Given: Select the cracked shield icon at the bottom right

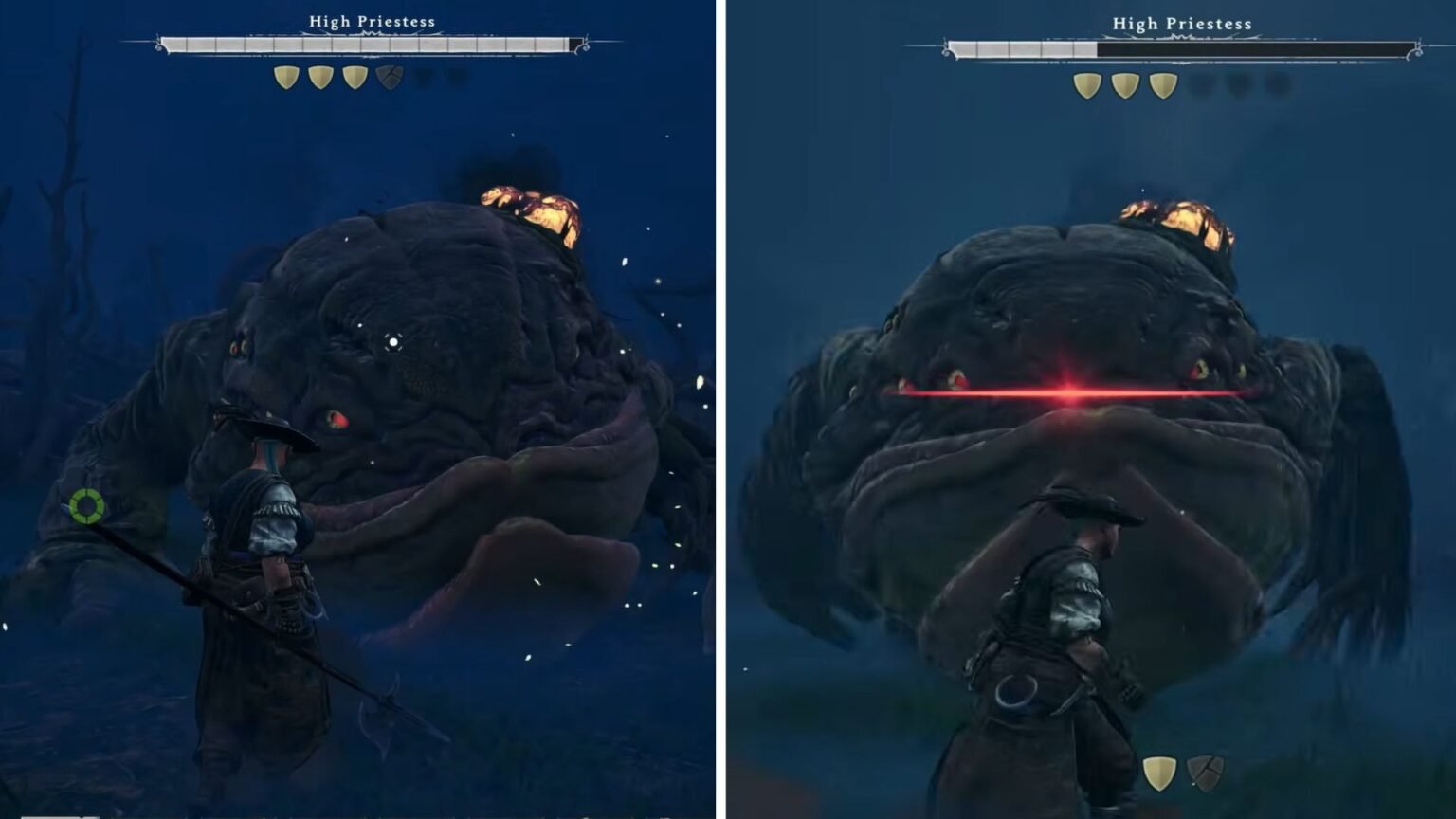Looking at the screenshot, I should coord(1206,773).
